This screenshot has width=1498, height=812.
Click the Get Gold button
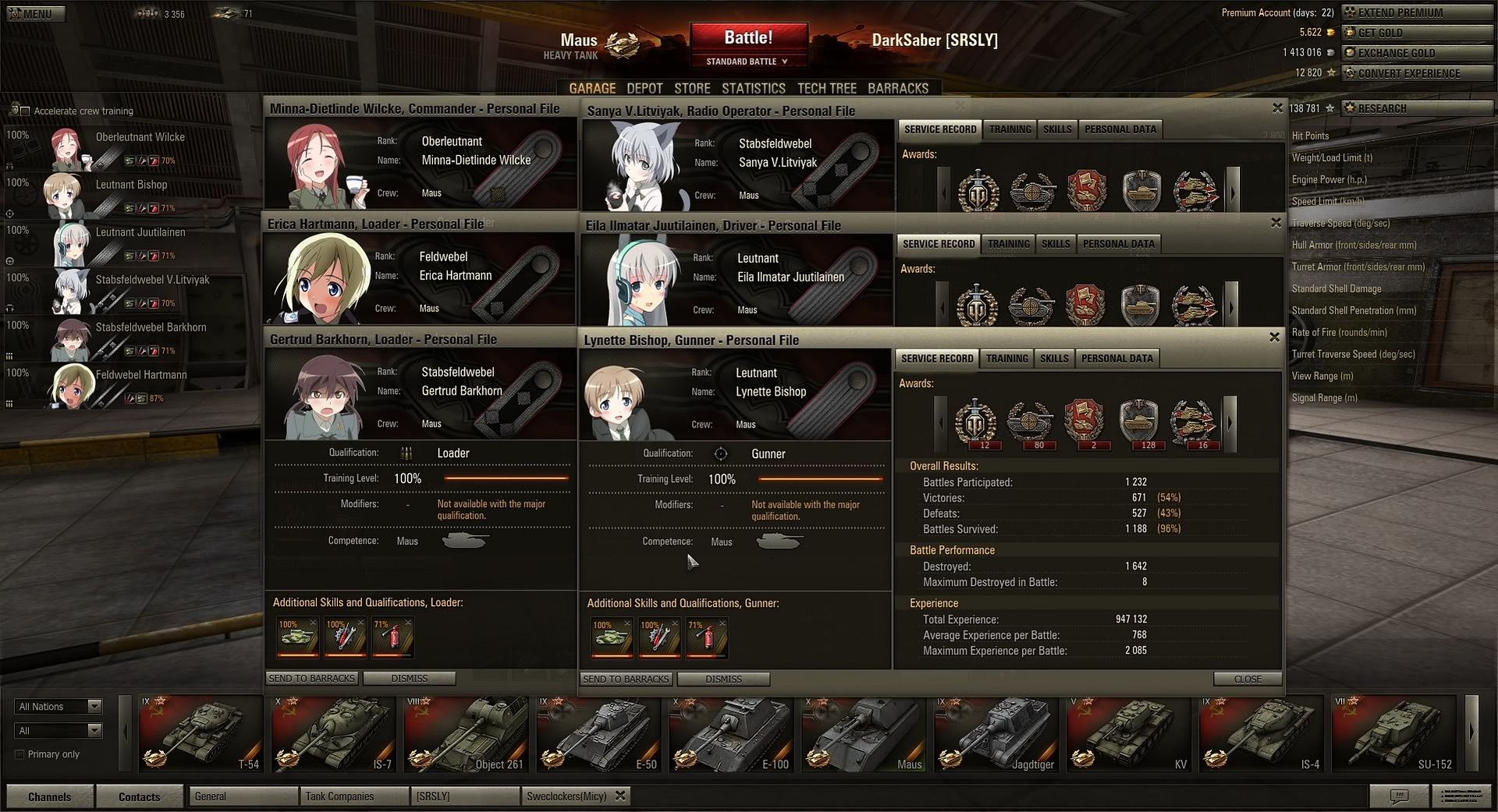pyautogui.click(x=1417, y=33)
